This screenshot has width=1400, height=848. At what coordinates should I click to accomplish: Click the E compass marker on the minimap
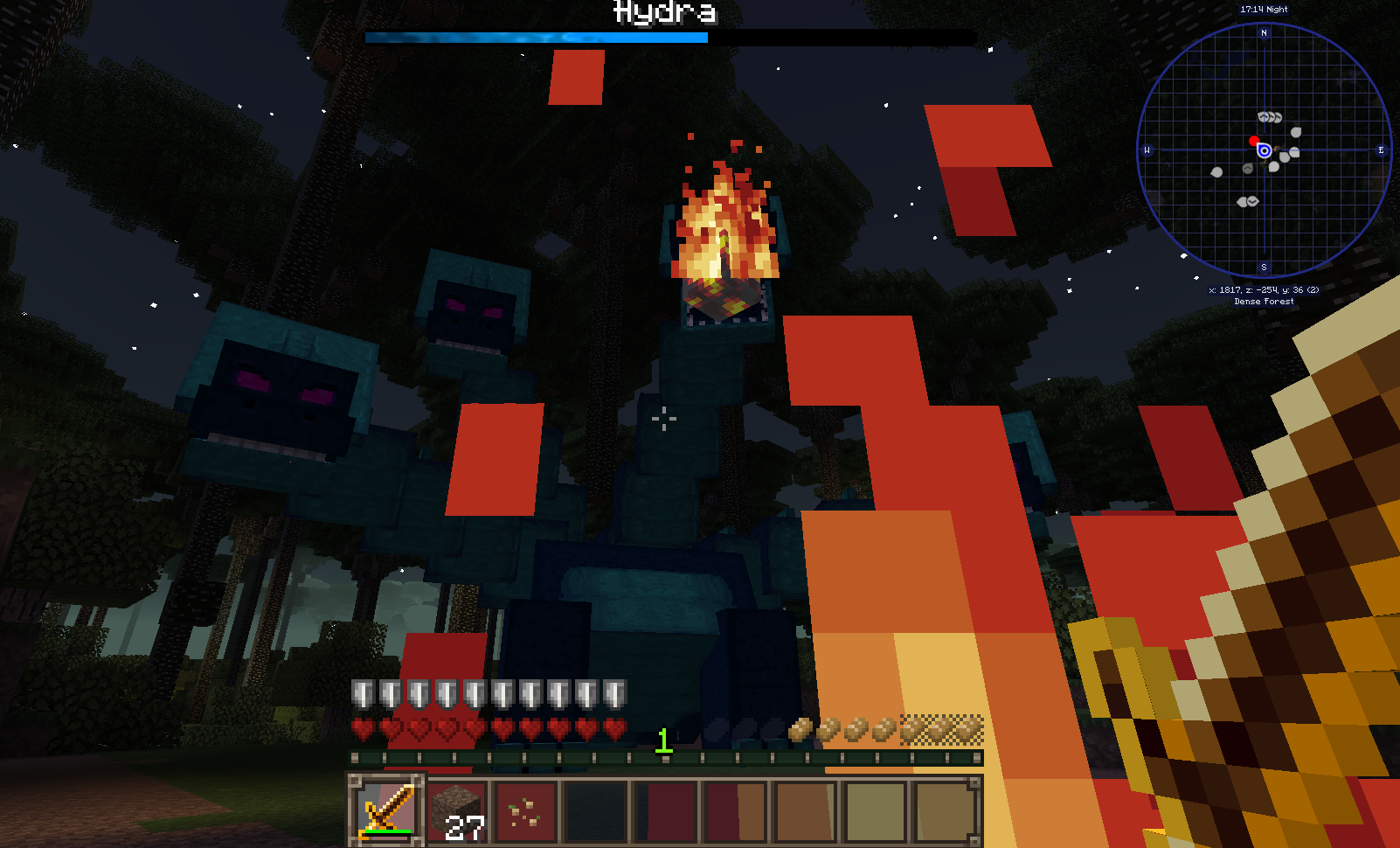(x=1381, y=149)
